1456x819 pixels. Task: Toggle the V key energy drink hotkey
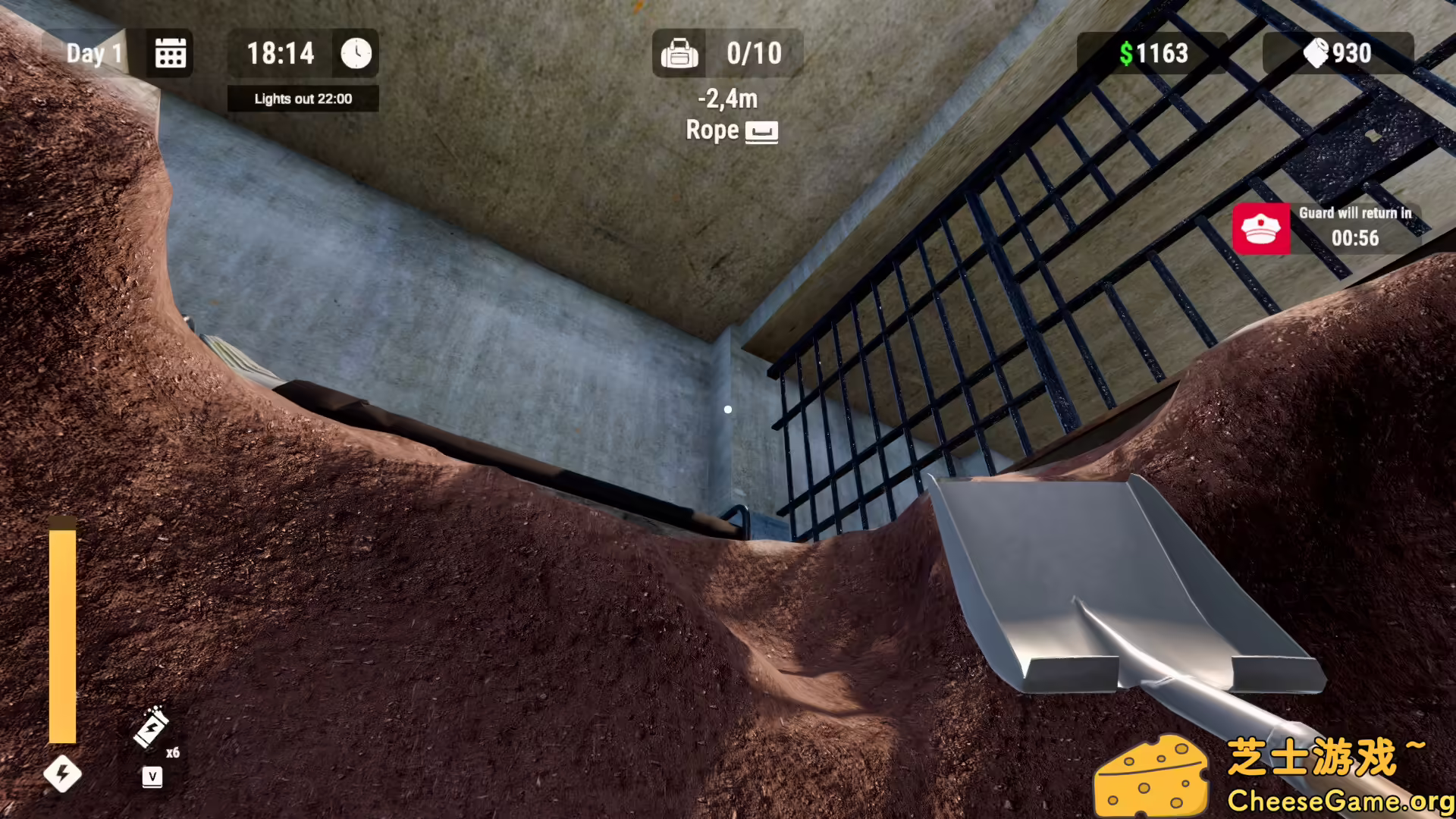coord(152,775)
